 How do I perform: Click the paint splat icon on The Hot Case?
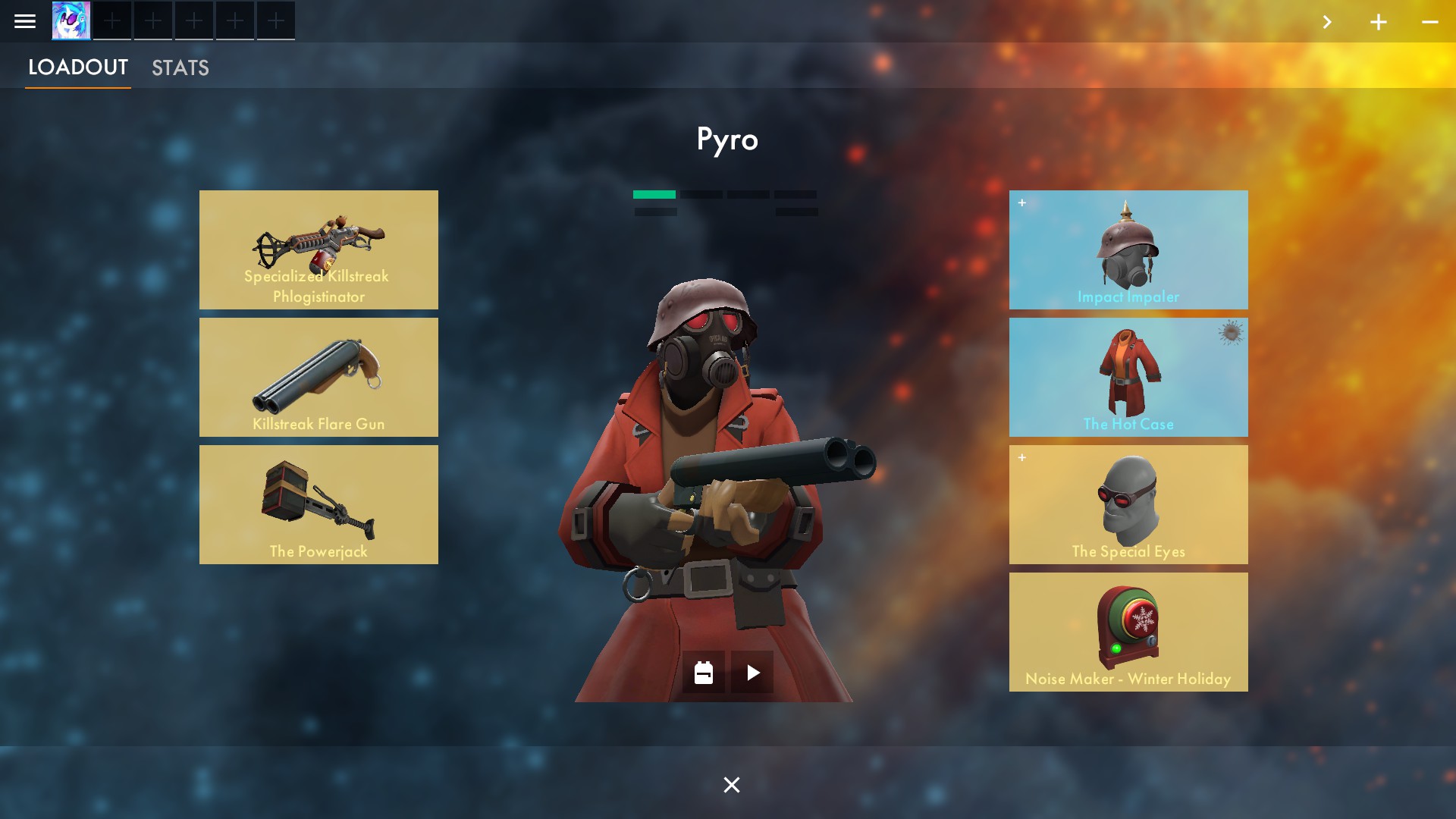tap(1230, 332)
